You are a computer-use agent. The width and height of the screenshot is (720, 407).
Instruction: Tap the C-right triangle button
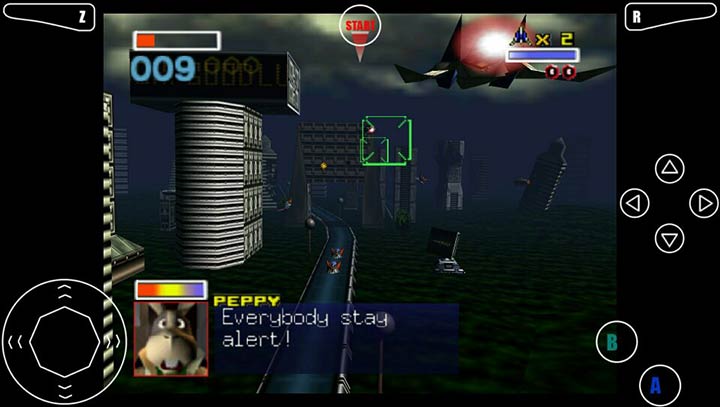tap(704, 203)
